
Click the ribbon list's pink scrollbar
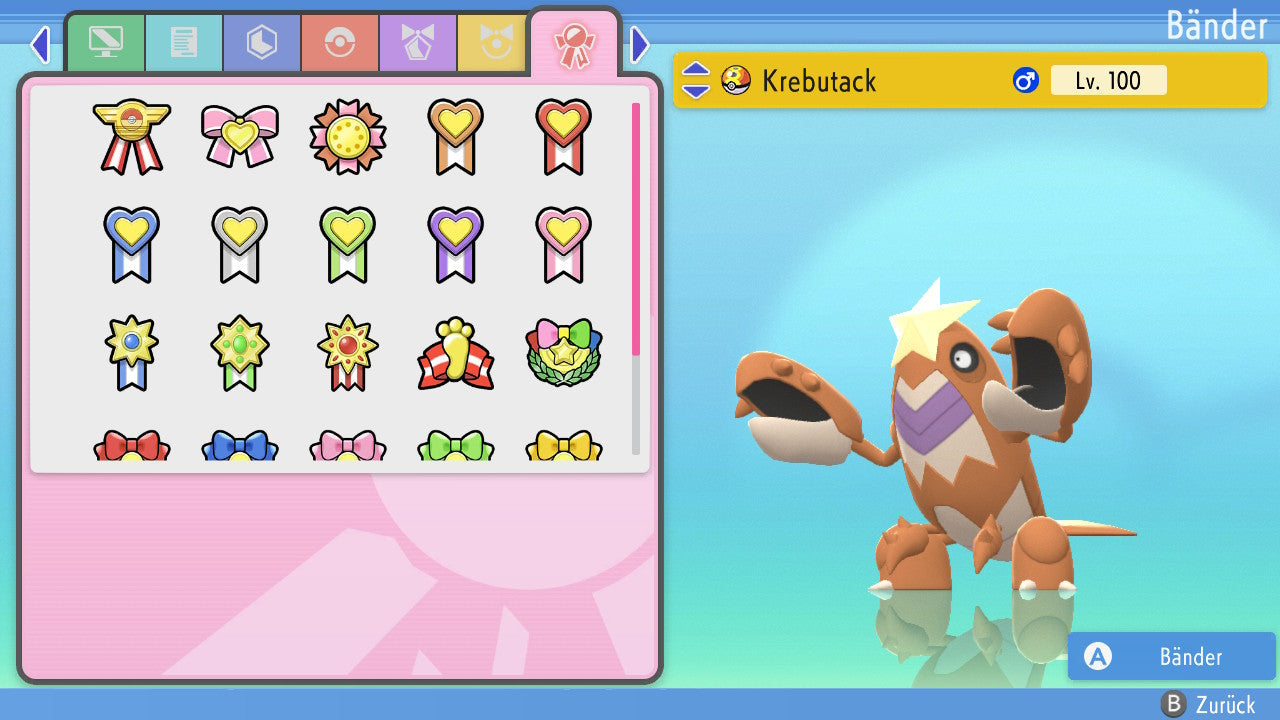pos(636,228)
